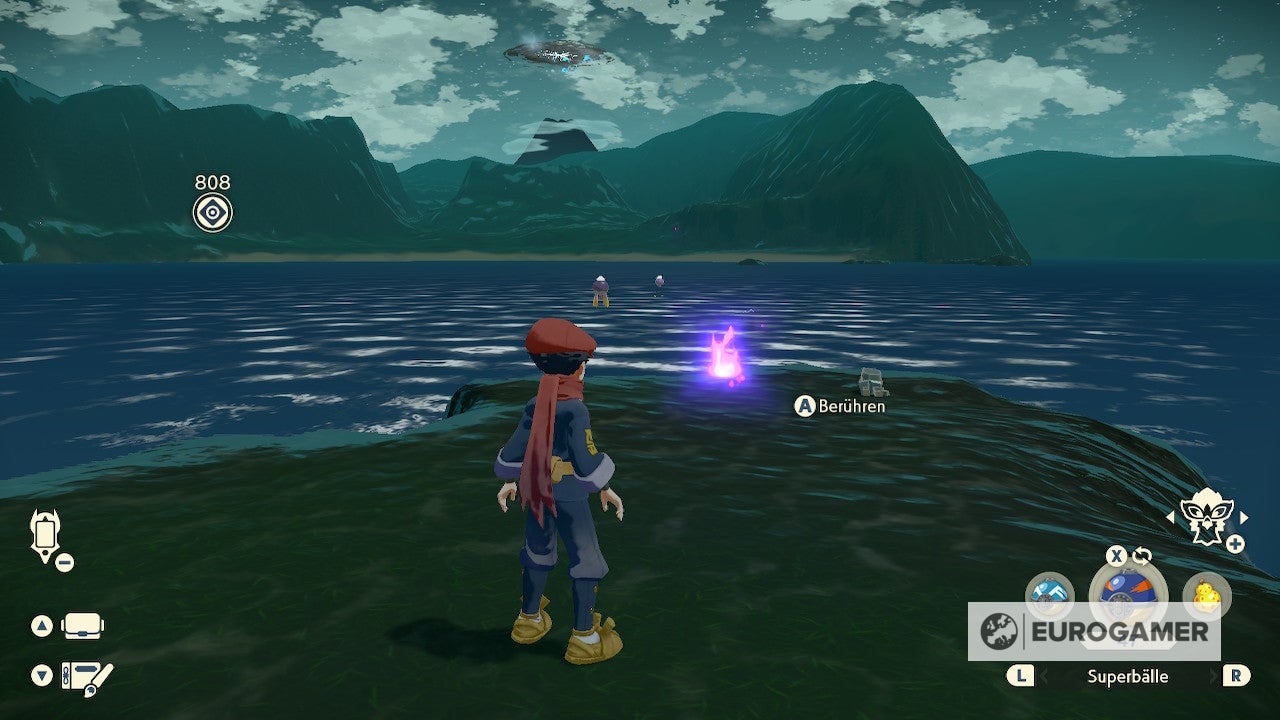This screenshot has width=1280, height=720.
Task: Open the satchel bag icon
Action: click(x=82, y=627)
